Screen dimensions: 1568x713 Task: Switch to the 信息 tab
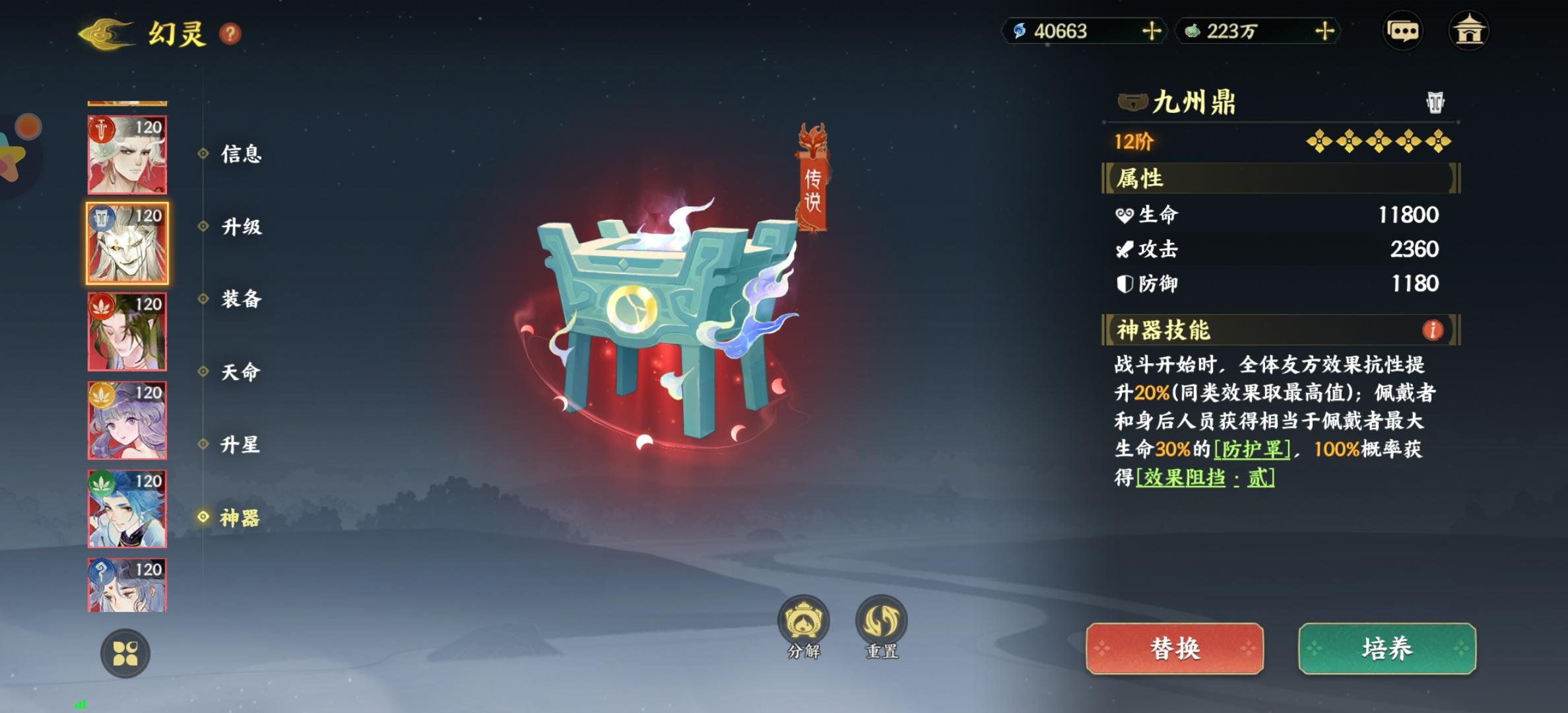[x=241, y=154]
